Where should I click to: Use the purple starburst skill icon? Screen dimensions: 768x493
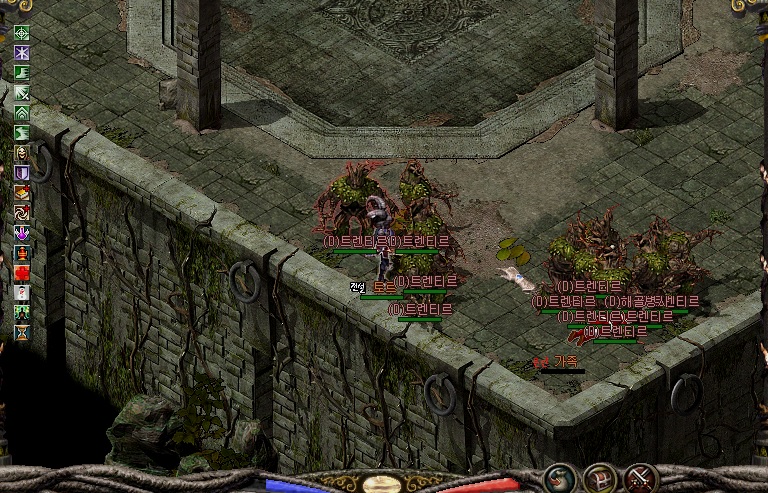point(21,53)
